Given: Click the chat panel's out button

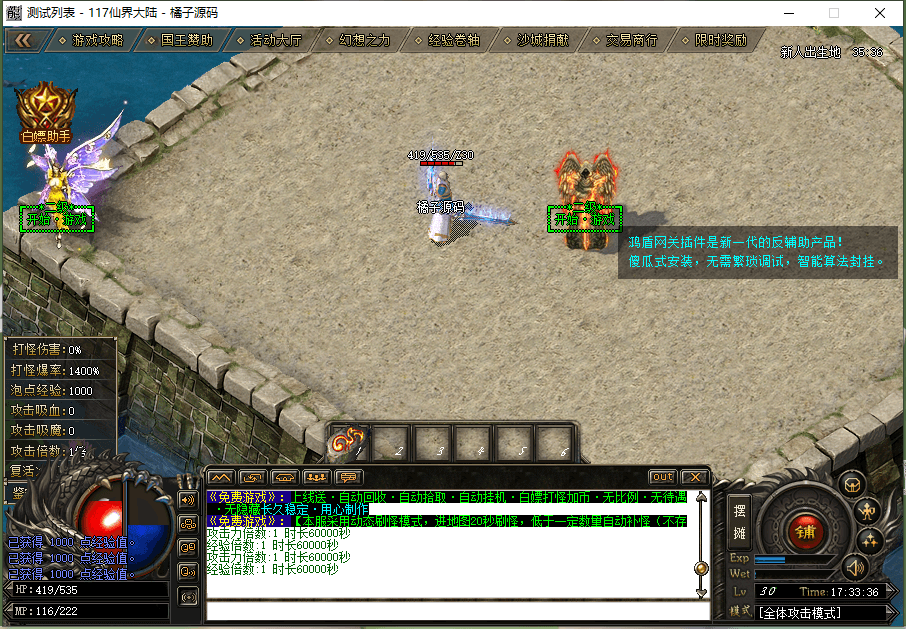Looking at the screenshot, I should (662, 477).
